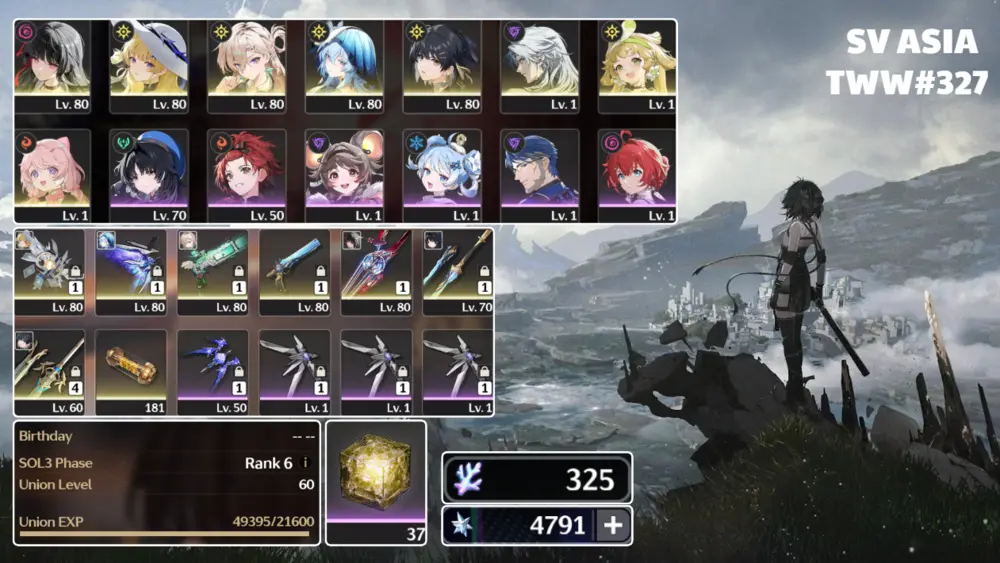
Task: Show SOL3 Phase info next to Rank 6
Action: 305,464
